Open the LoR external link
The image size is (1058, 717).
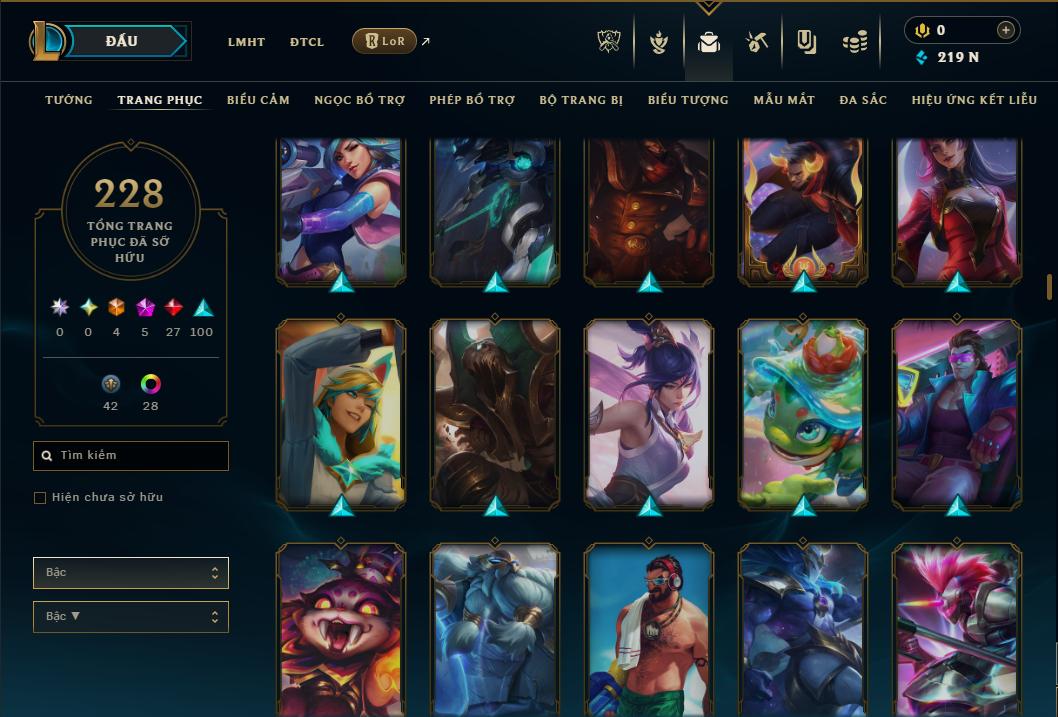point(386,41)
